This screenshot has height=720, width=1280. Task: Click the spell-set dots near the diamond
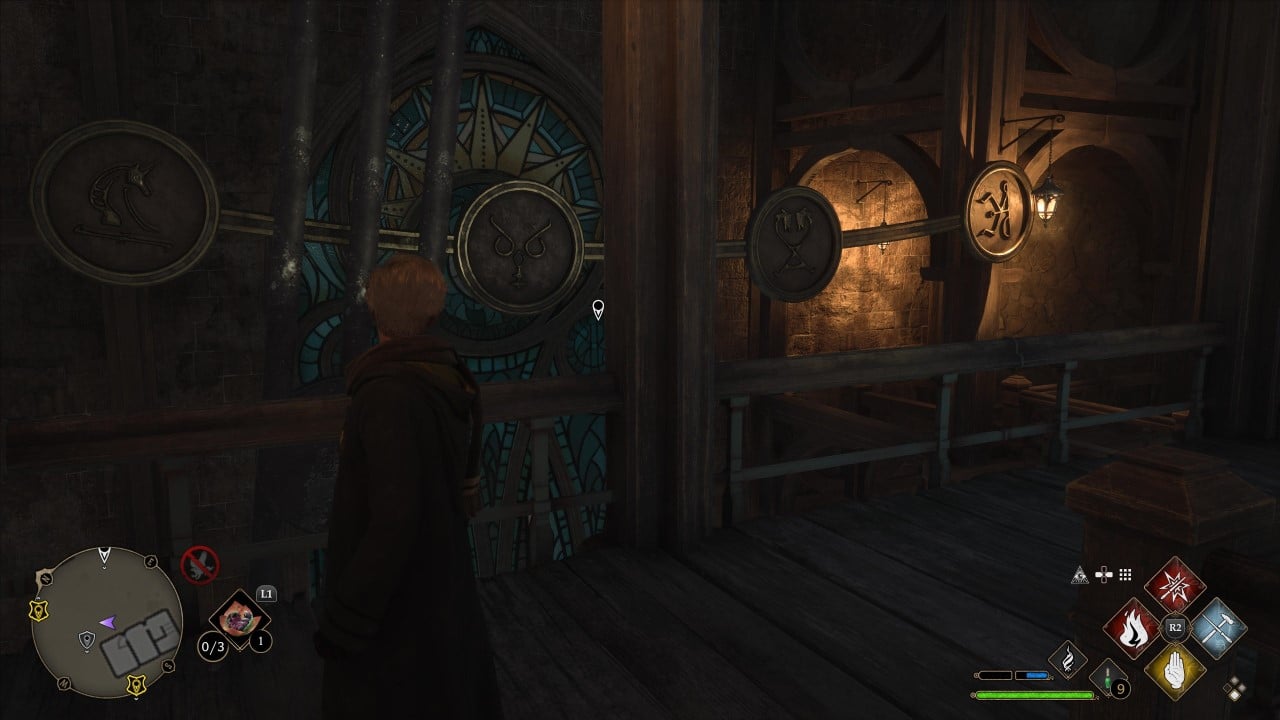tap(1234, 686)
